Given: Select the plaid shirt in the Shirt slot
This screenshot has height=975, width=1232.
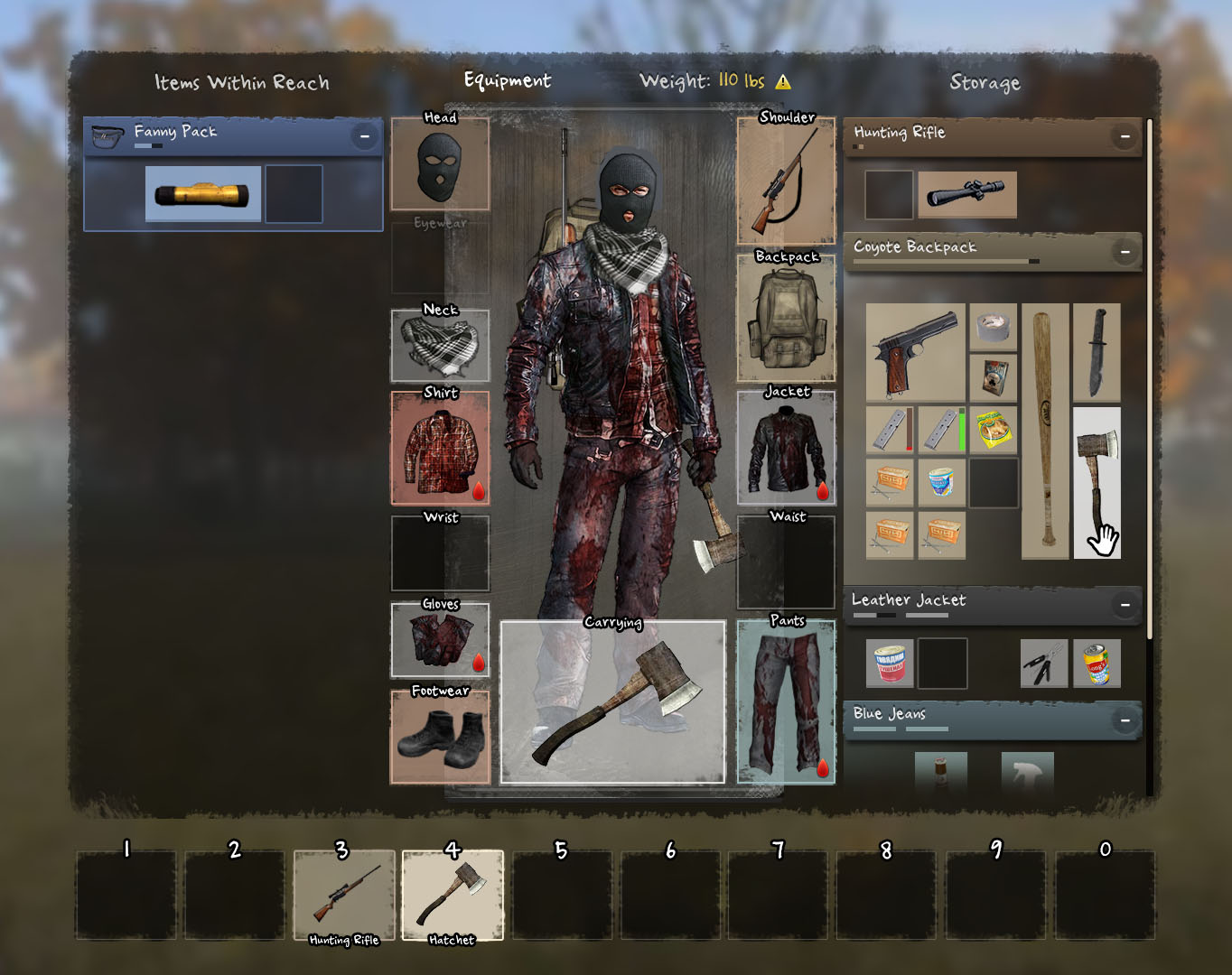Looking at the screenshot, I should pyautogui.click(x=440, y=449).
